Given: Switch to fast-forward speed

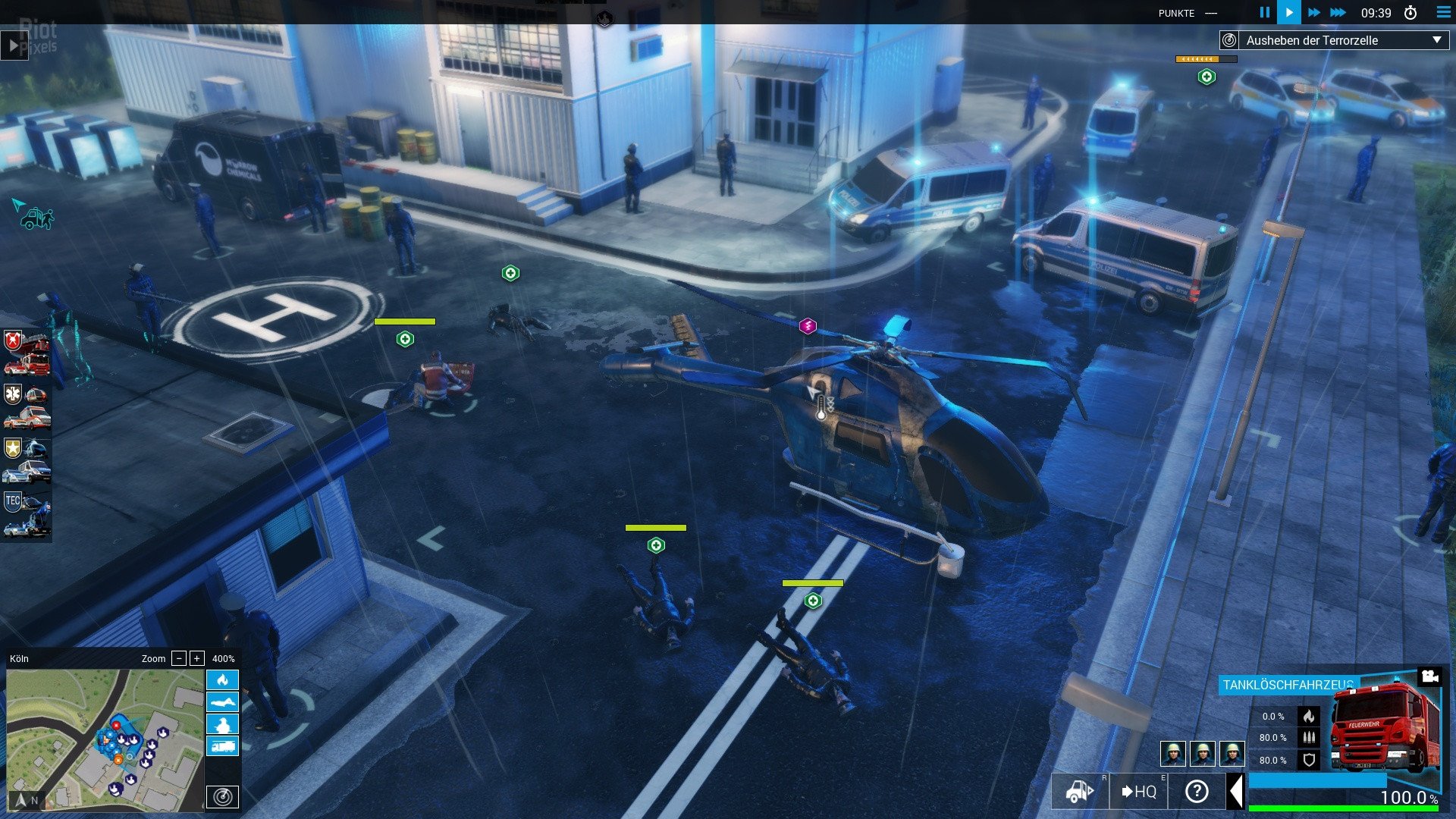Looking at the screenshot, I should tap(1314, 12).
